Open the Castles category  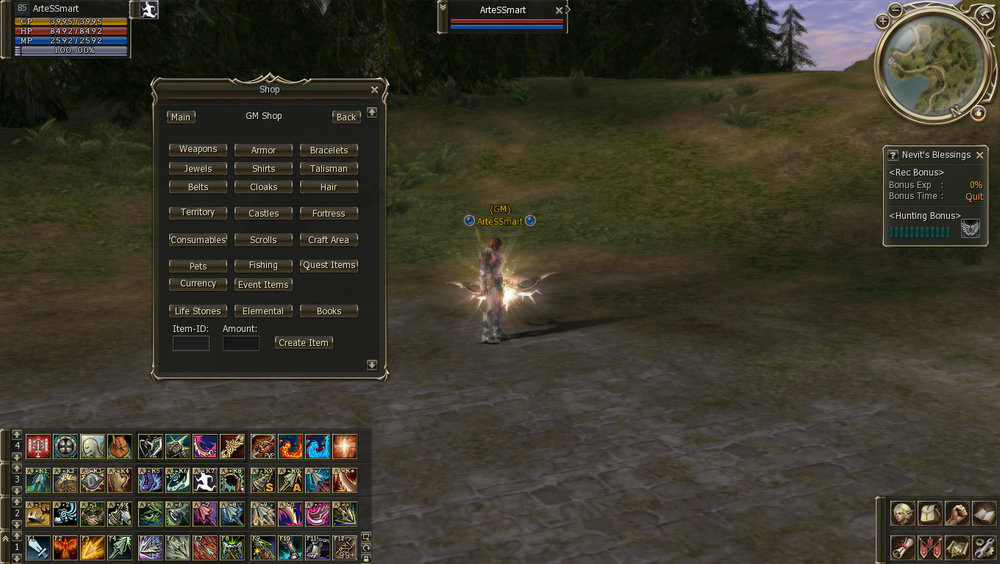pos(263,213)
